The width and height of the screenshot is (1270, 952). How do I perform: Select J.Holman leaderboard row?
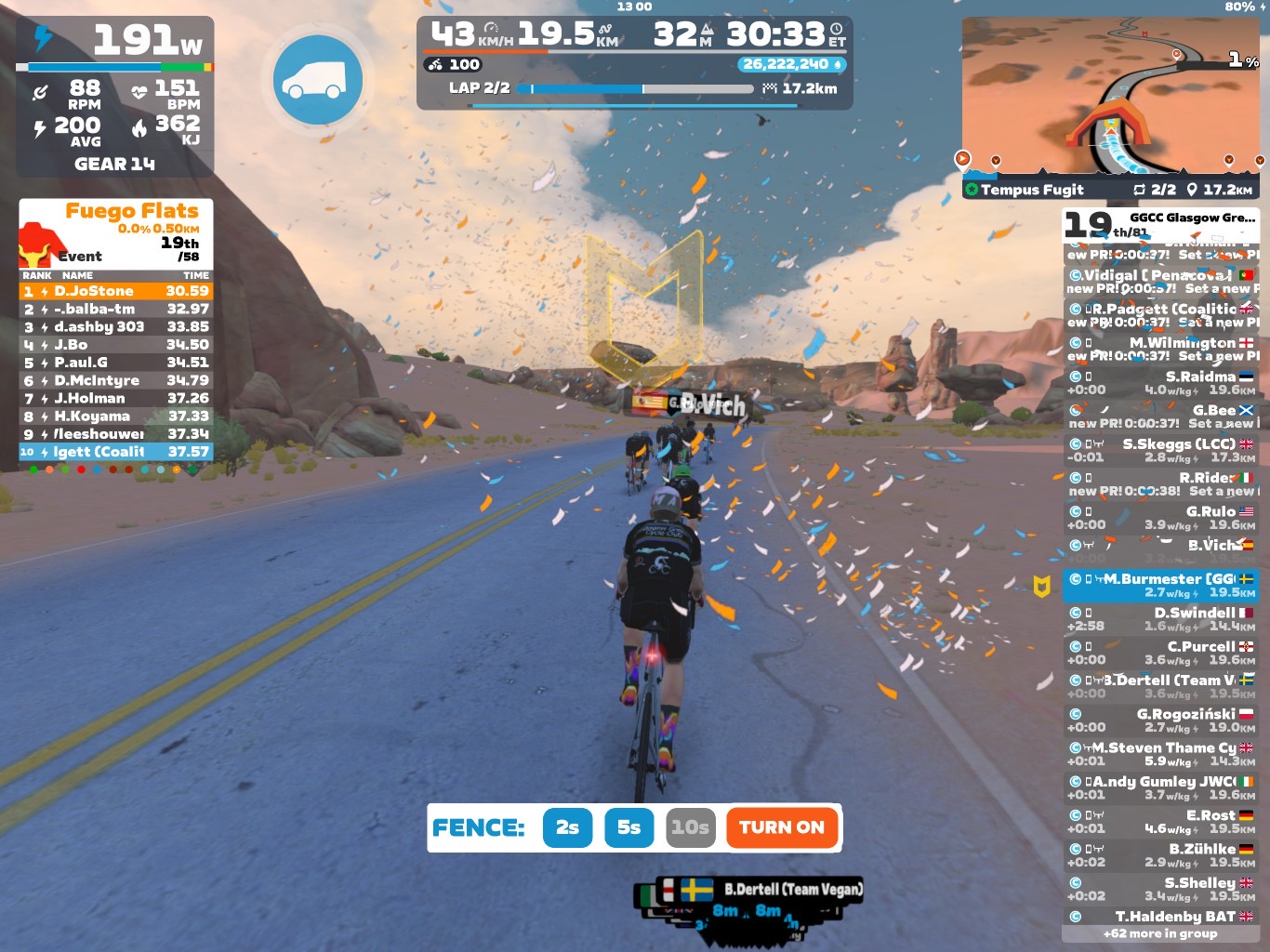(x=116, y=398)
